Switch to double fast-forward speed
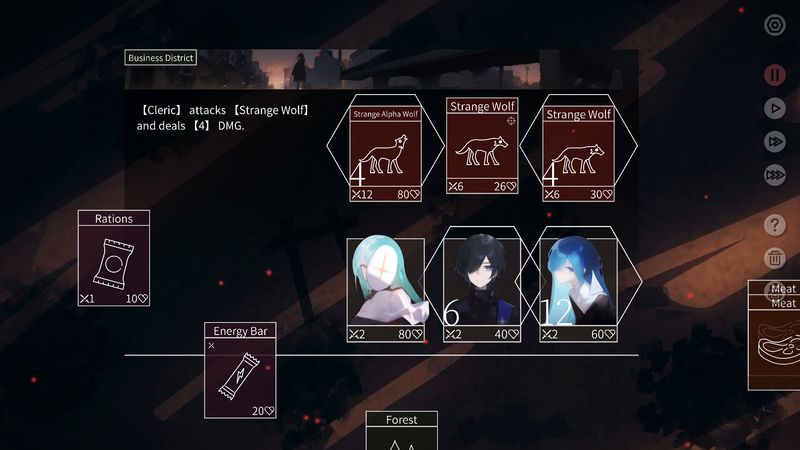 point(774,142)
